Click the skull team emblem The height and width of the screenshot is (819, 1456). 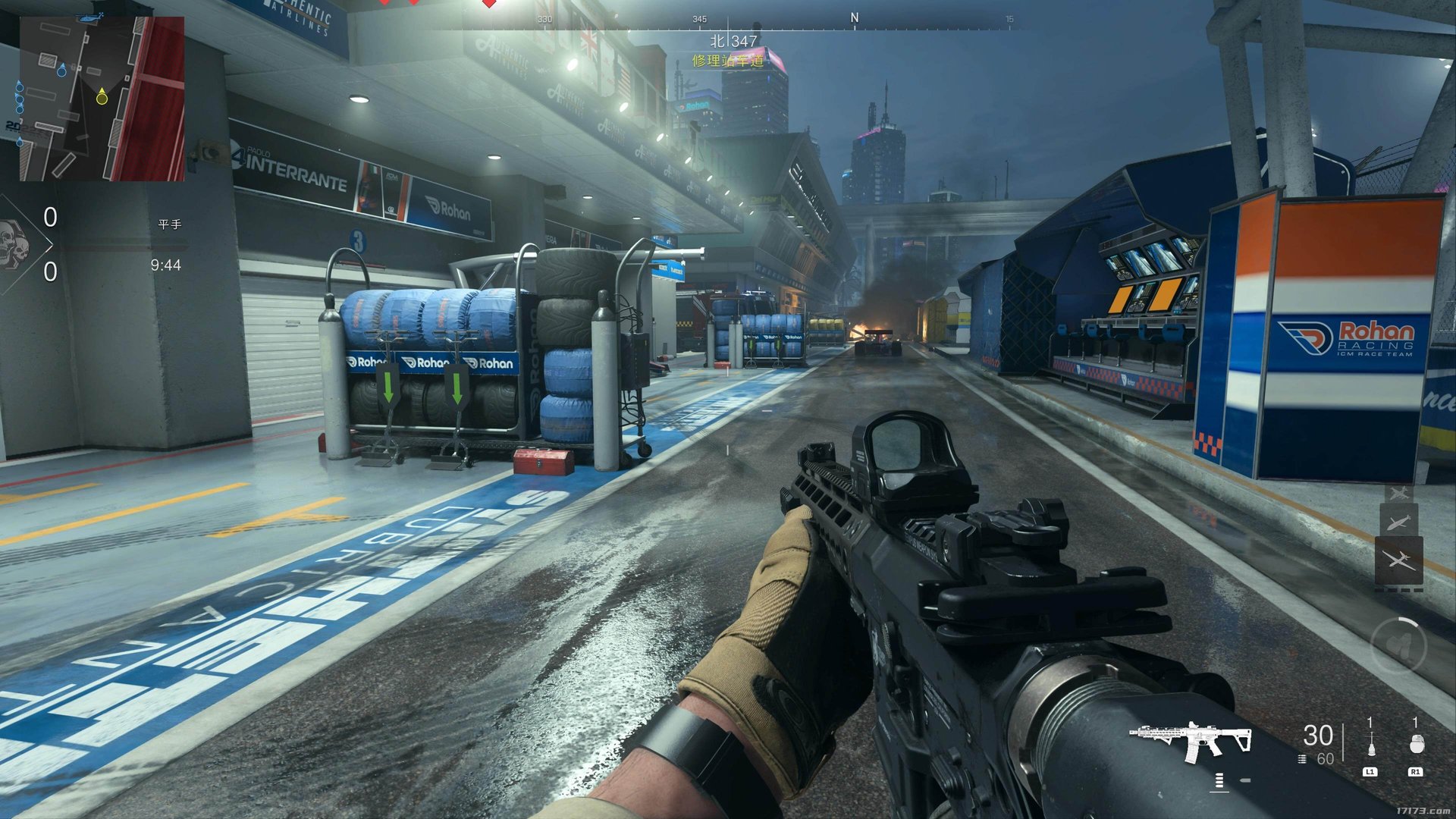(14, 244)
